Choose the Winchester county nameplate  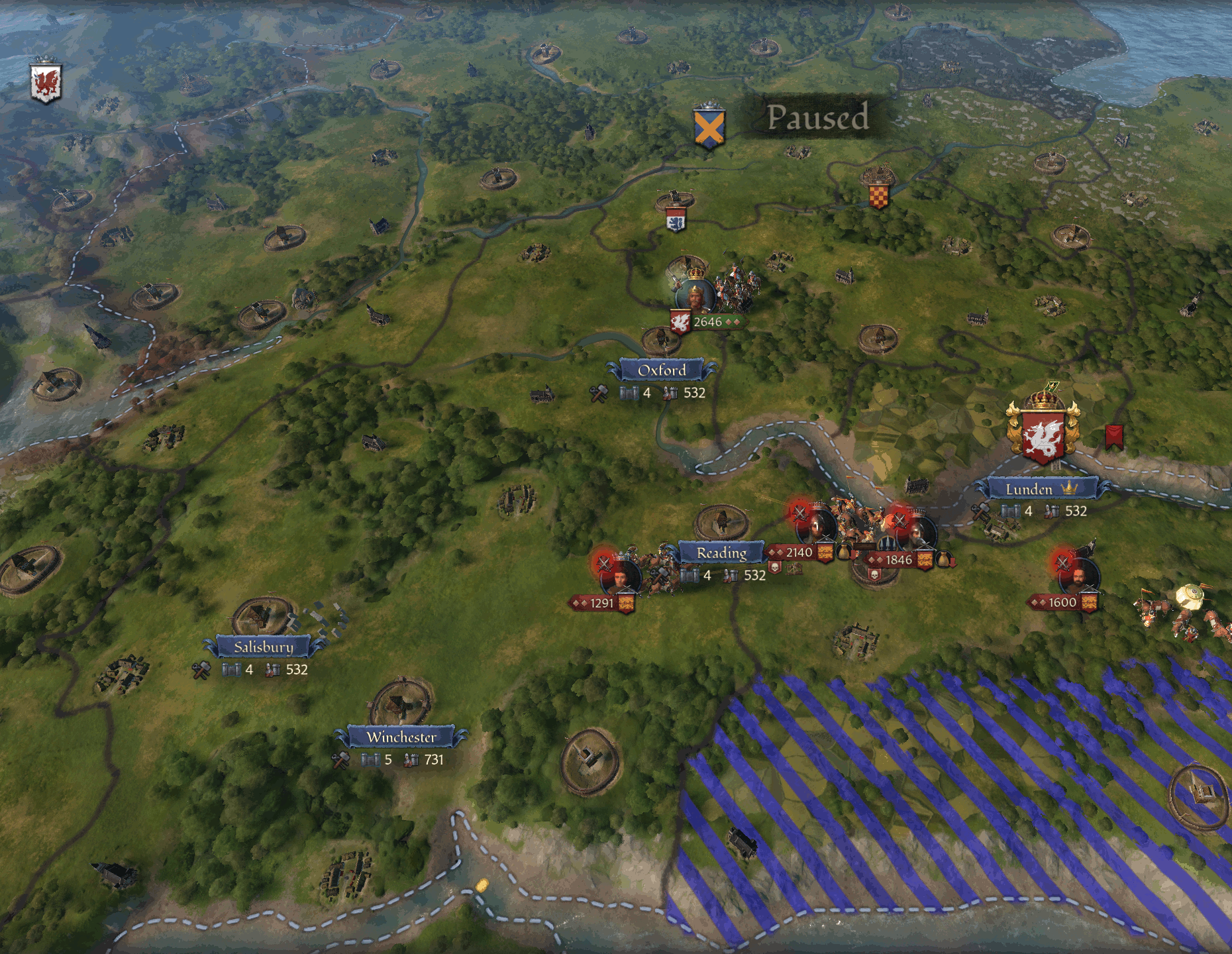click(x=401, y=737)
